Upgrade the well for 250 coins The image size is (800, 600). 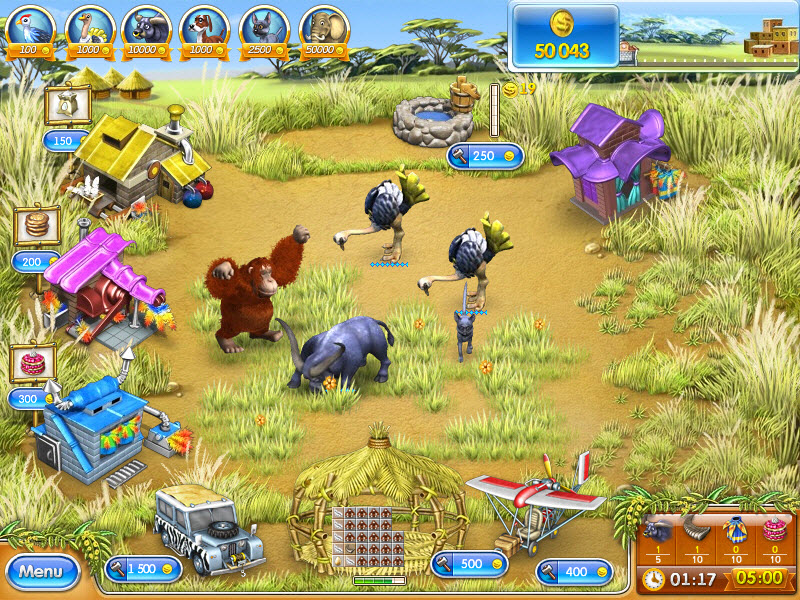pyautogui.click(x=485, y=156)
